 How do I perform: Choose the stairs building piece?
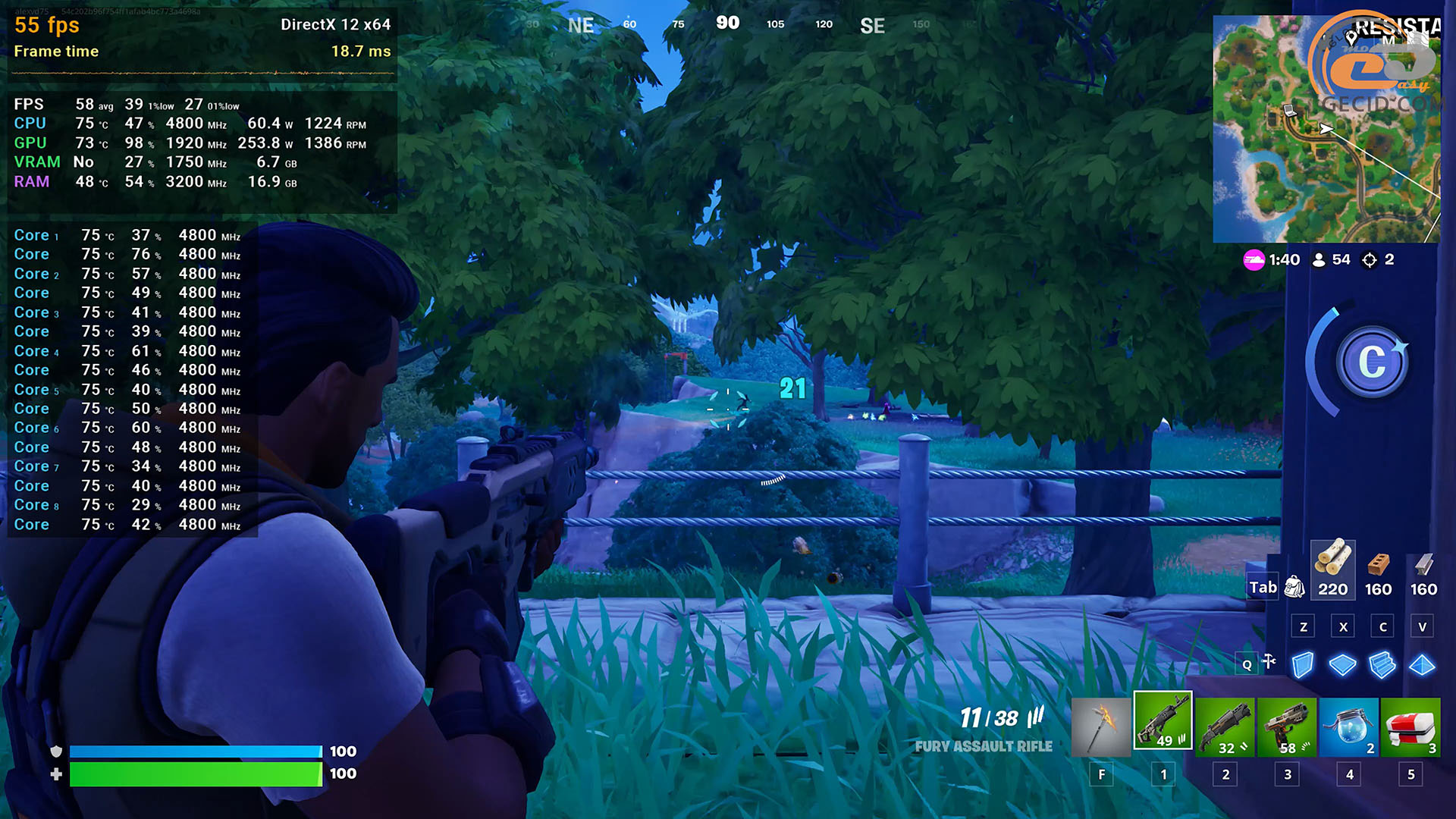point(1382,665)
